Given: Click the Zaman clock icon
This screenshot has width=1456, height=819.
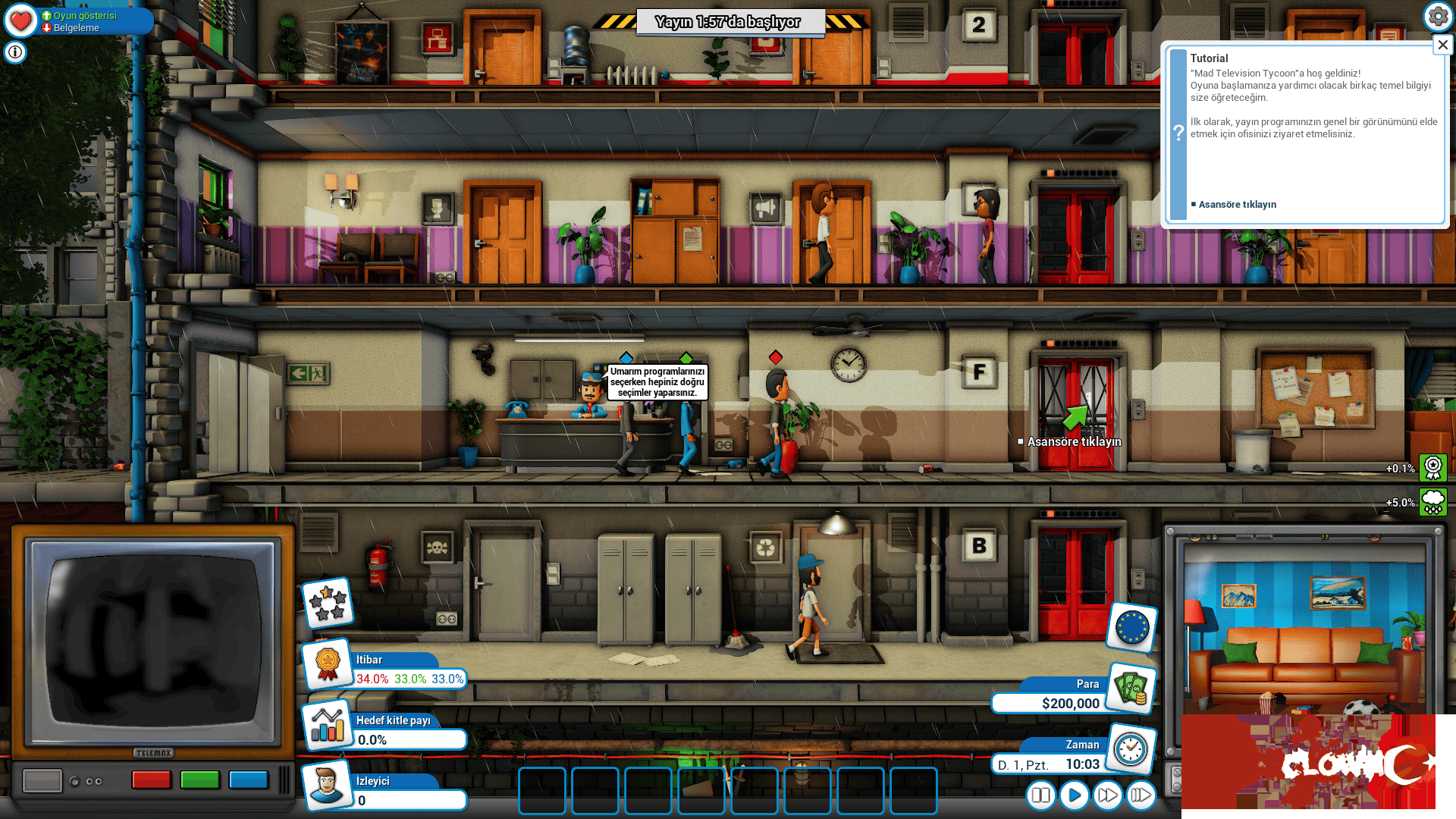Looking at the screenshot, I should (x=1131, y=750).
